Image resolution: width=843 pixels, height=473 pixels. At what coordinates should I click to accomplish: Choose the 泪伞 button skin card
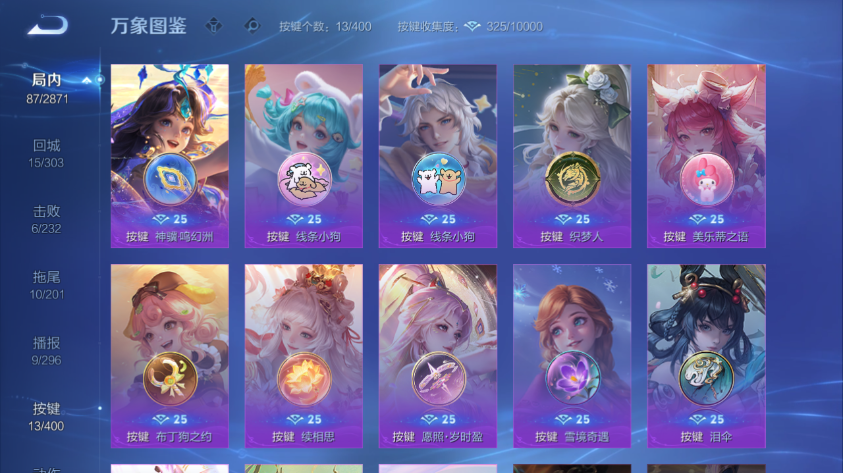[706, 356]
